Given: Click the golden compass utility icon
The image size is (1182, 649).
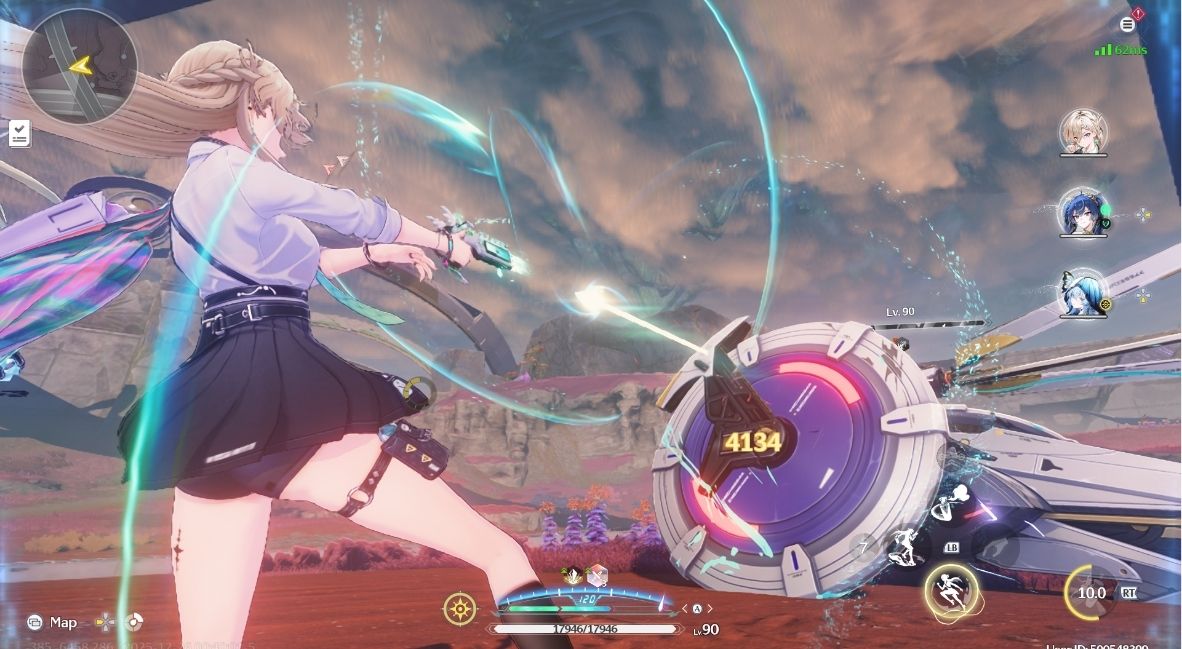Looking at the screenshot, I should 459,607.
